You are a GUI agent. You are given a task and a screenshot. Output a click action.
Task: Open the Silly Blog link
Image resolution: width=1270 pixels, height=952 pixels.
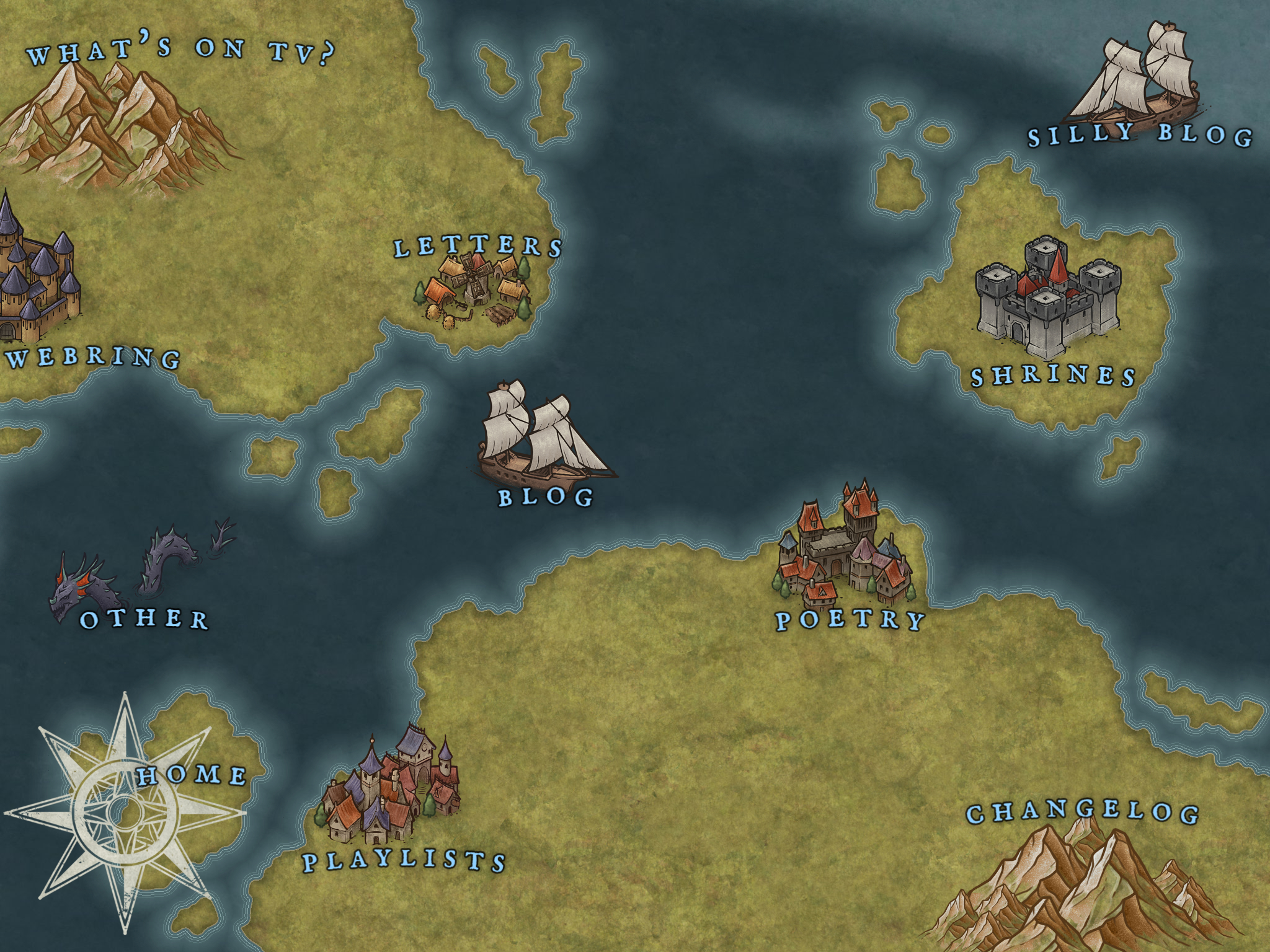[x=1140, y=136]
